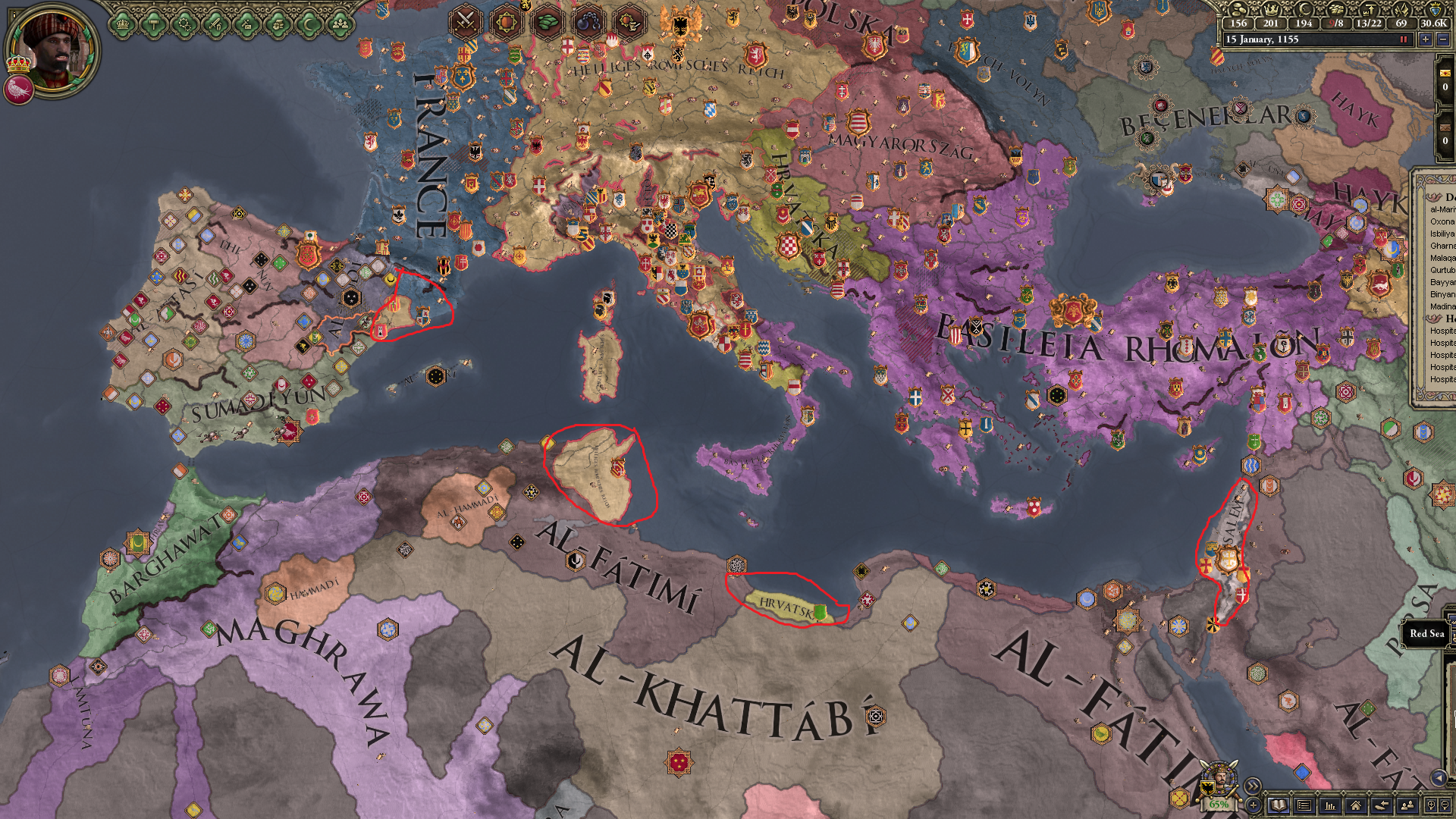This screenshot has height=819, width=1456.
Task: Inspect treasury by clicking the gold coins icon
Action: 1238,11
